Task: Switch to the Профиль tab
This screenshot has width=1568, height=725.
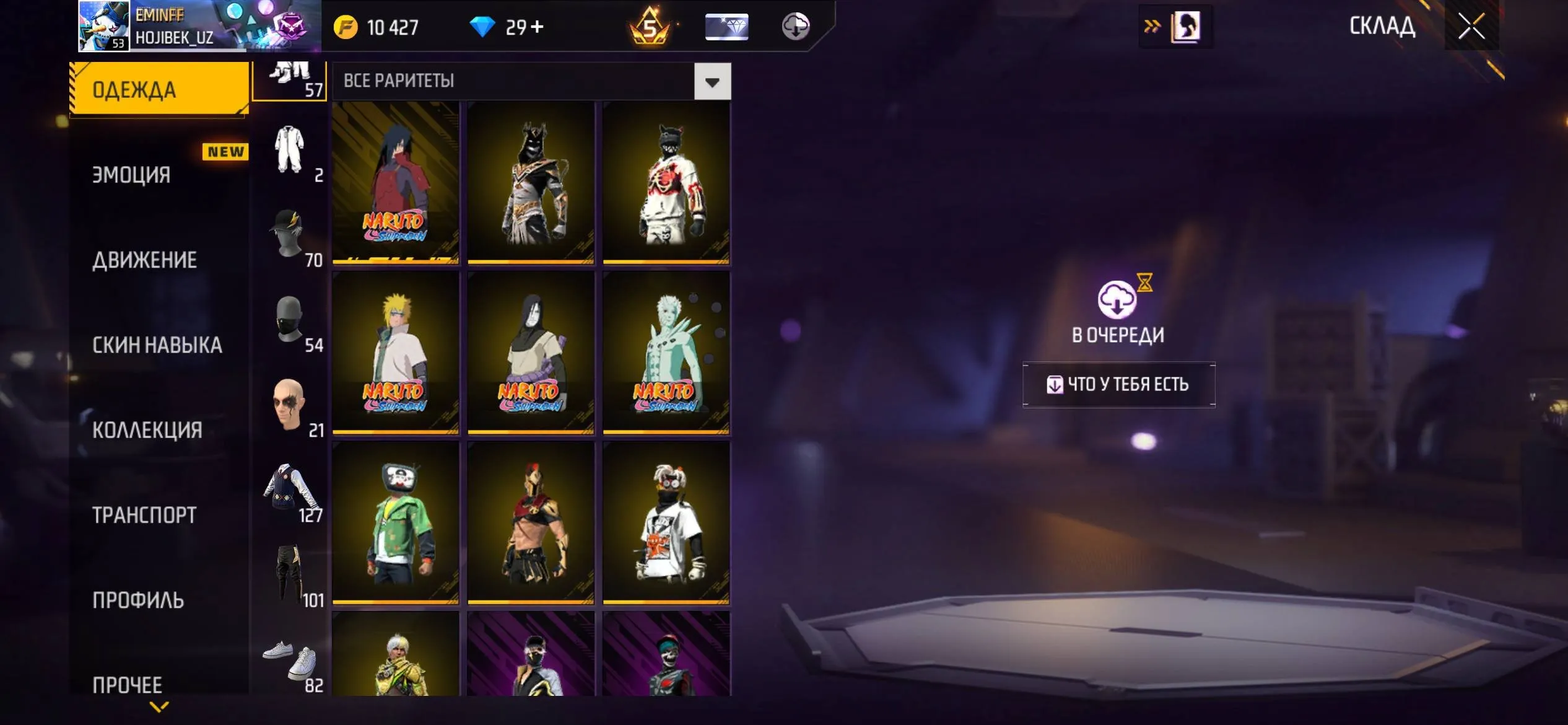Action: click(x=138, y=600)
